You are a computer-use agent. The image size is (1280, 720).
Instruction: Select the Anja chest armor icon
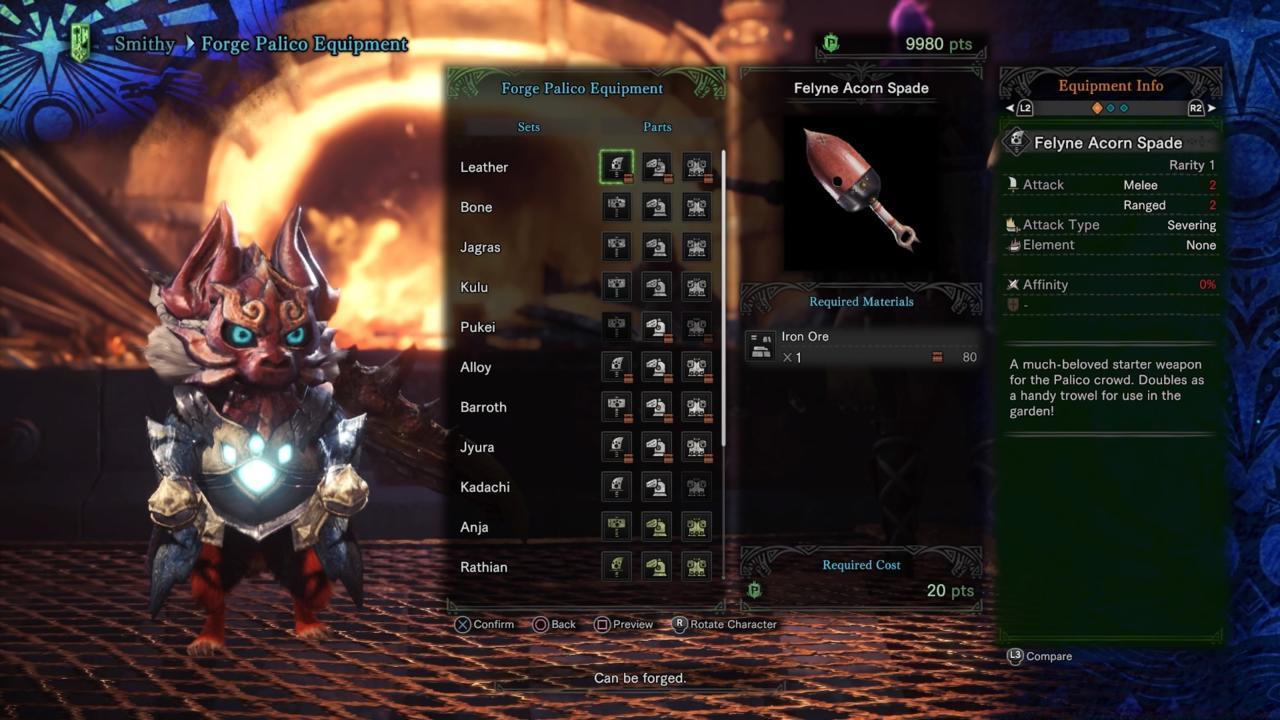click(x=697, y=527)
